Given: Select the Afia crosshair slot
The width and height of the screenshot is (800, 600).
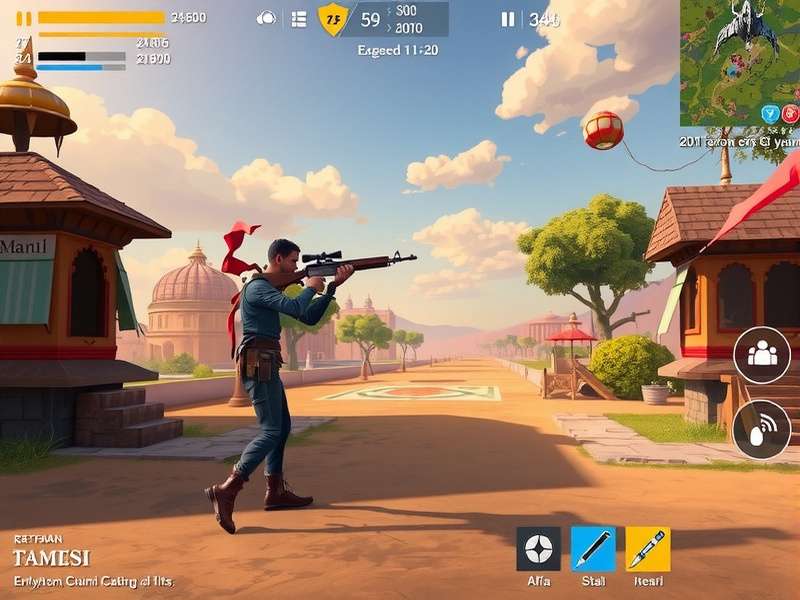Looking at the screenshot, I should [x=538, y=549].
